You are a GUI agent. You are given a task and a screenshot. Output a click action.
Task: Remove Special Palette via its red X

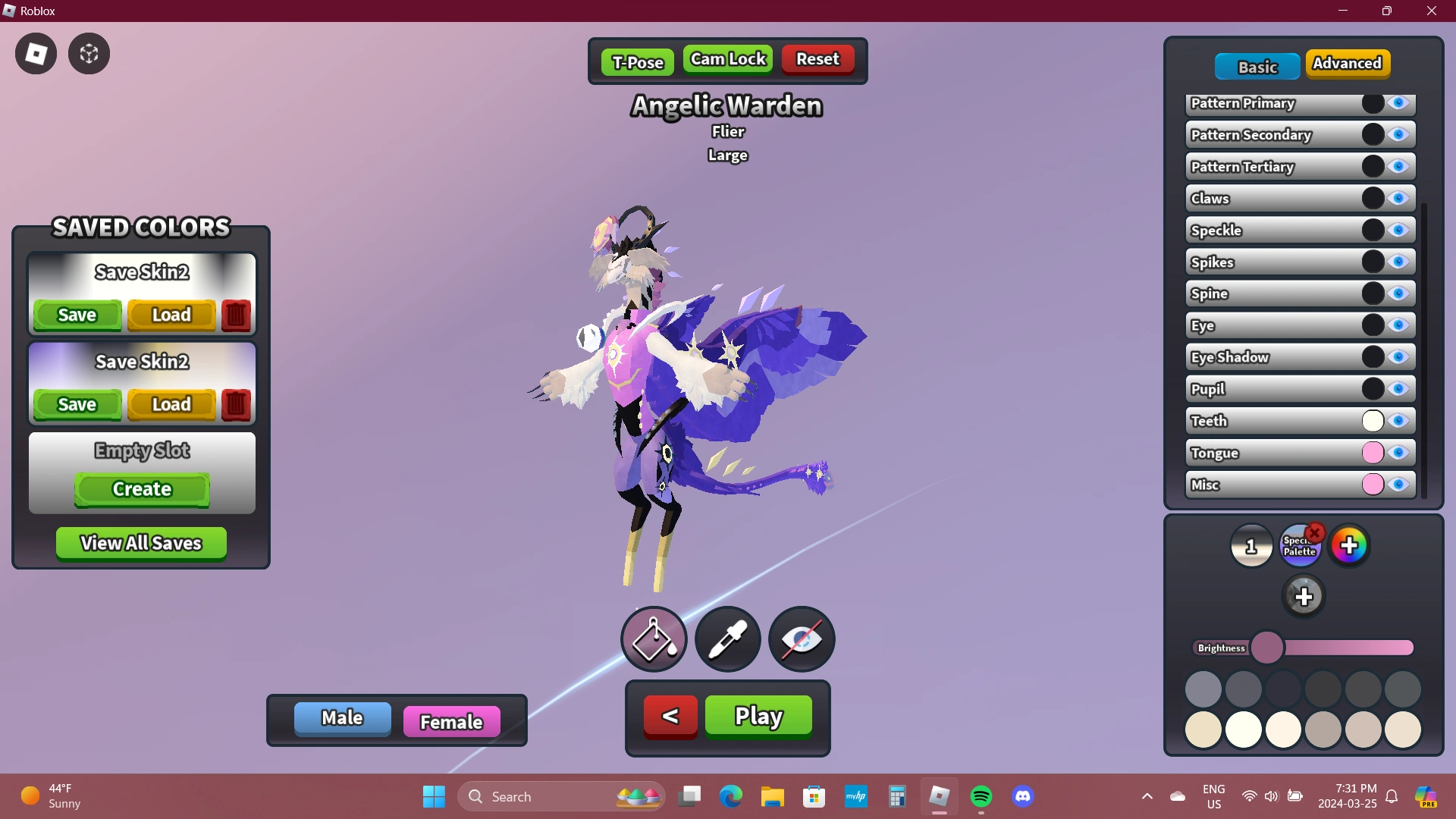(1313, 532)
